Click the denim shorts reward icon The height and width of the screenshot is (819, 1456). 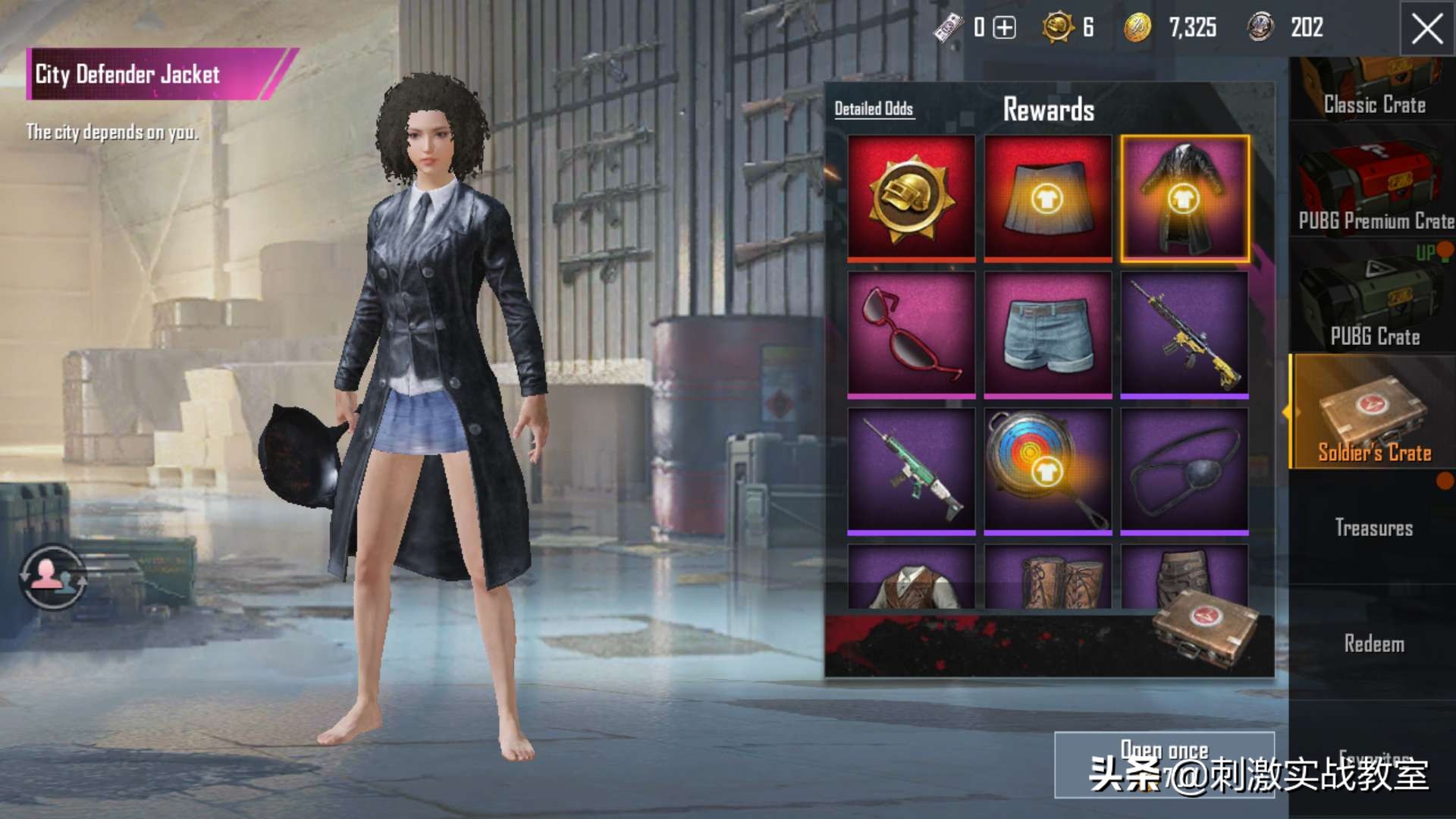tap(1048, 332)
